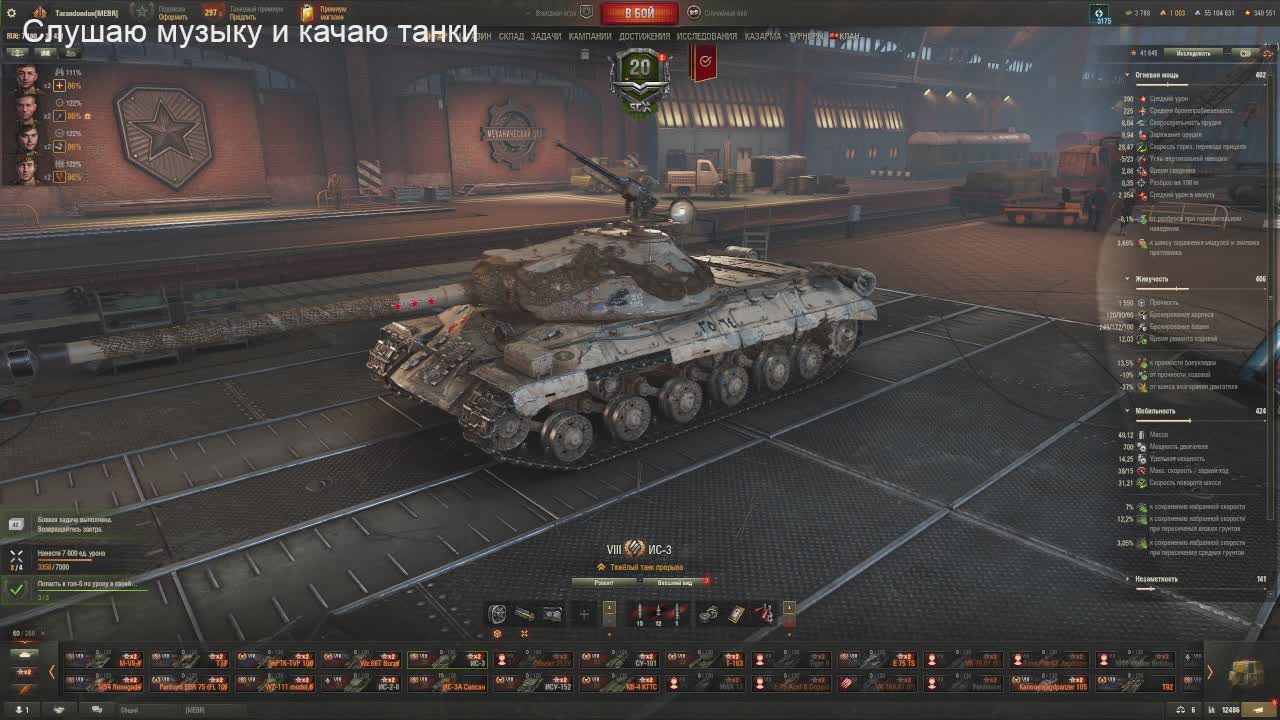Select the ventilation fan equipment slot

coord(497,614)
